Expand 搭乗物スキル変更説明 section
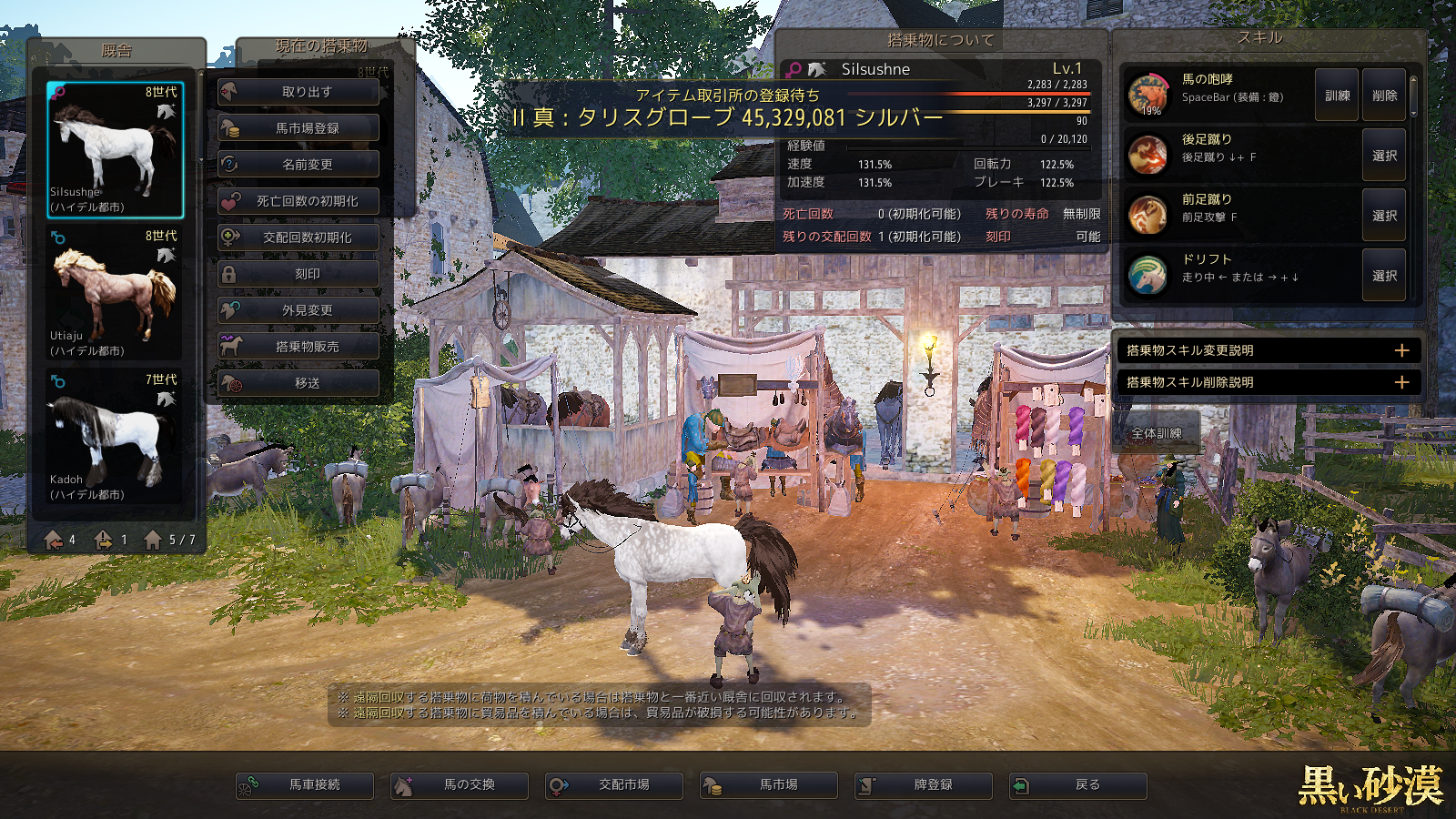 pos(1401,350)
